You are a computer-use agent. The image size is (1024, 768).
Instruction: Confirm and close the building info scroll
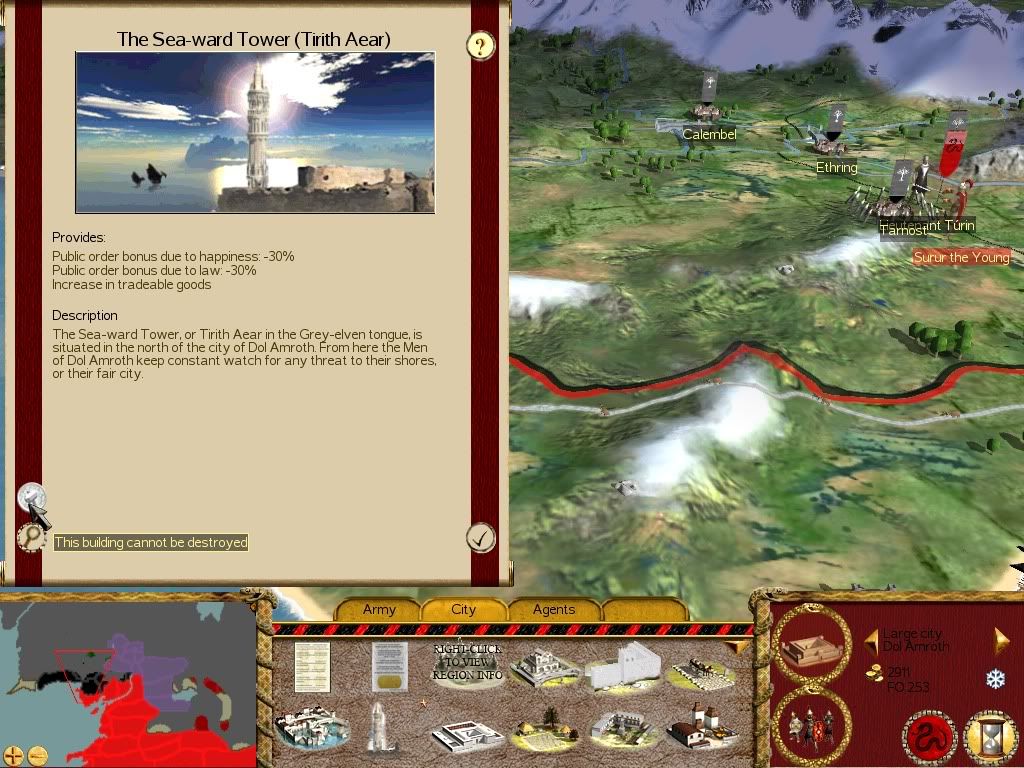tap(481, 538)
